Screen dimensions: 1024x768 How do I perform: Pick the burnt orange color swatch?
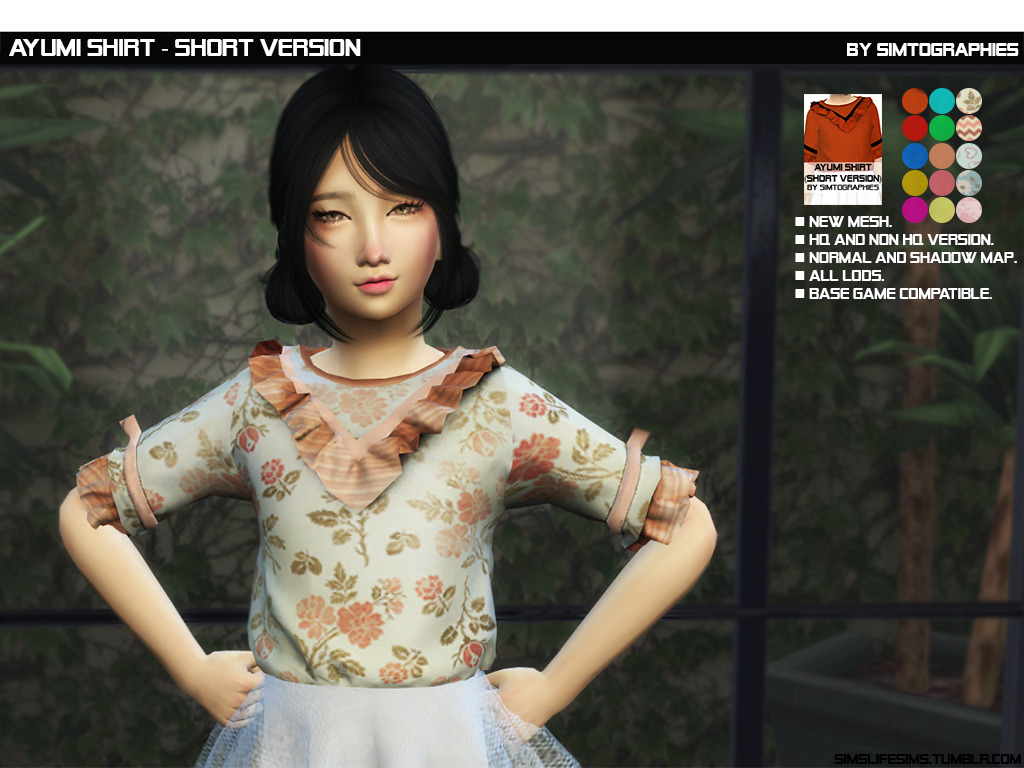(x=914, y=101)
